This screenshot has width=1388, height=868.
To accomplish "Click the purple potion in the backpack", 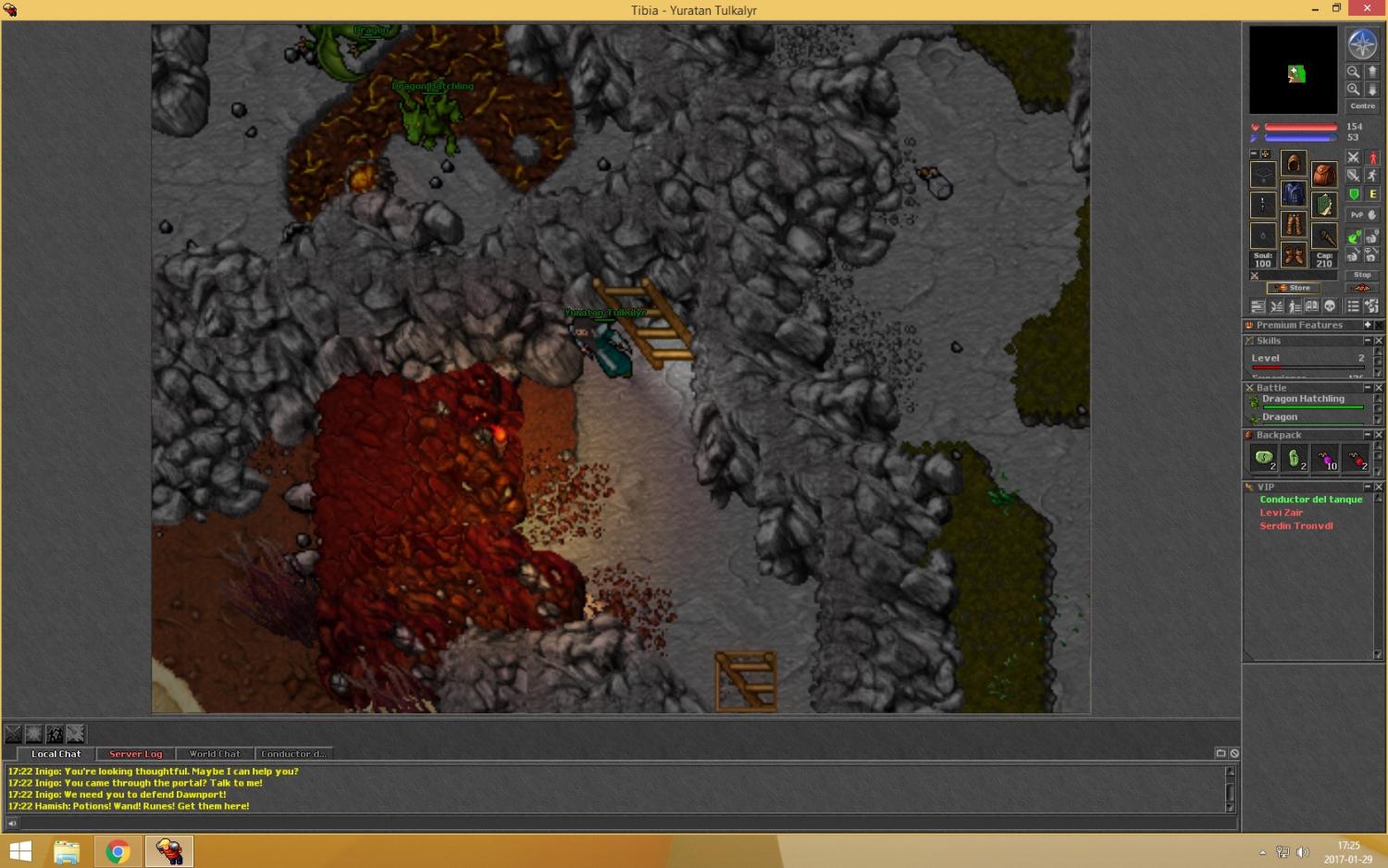I will pyautogui.click(x=1325, y=458).
